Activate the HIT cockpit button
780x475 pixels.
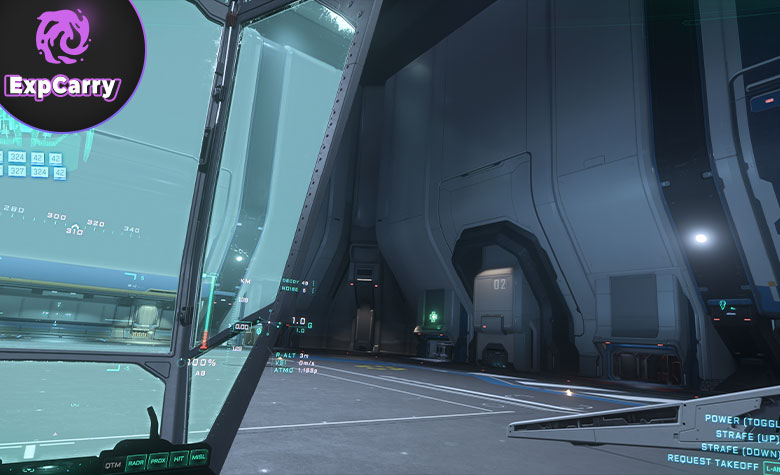pyautogui.click(x=178, y=461)
